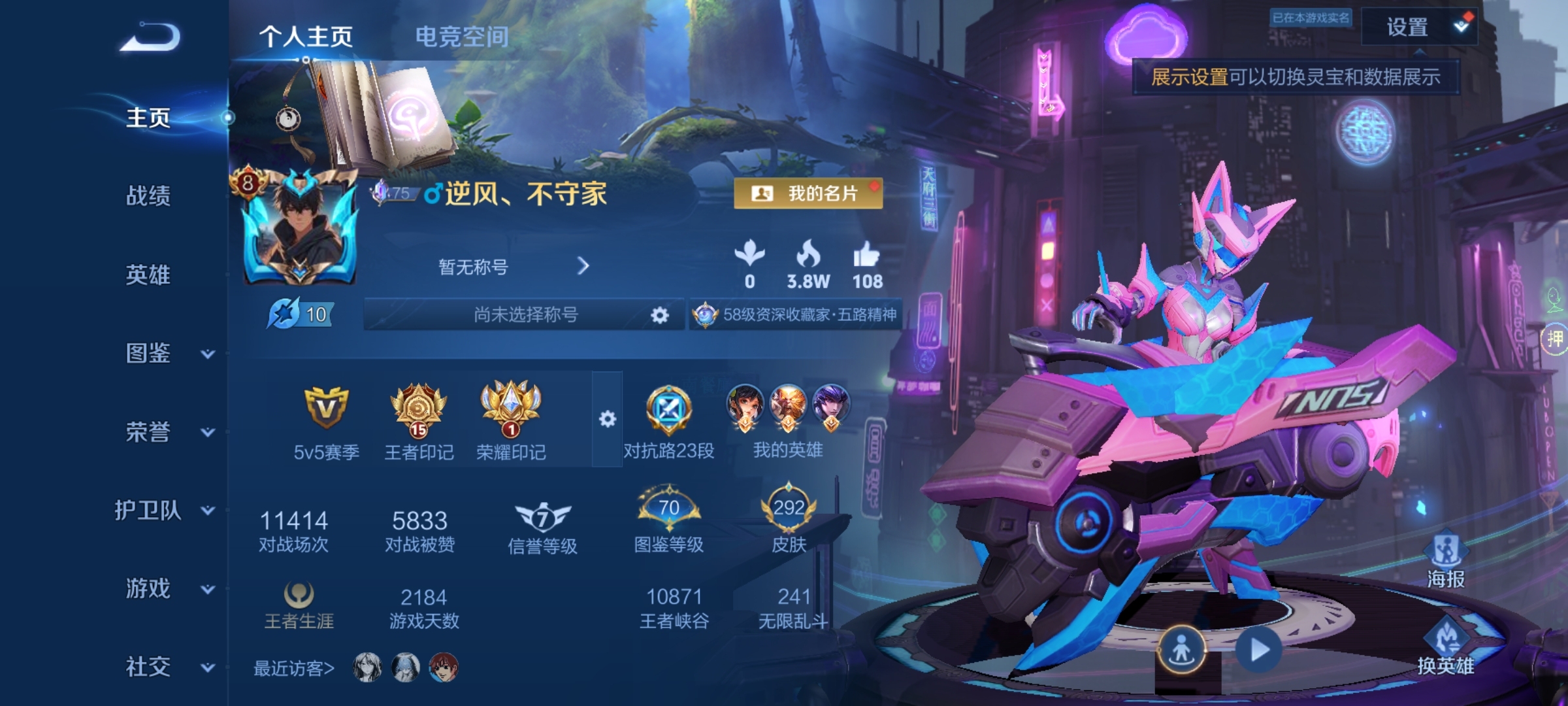Screen dimensions: 1568x706
Task: Open the 海报 poster button
Action: (x=1445, y=560)
